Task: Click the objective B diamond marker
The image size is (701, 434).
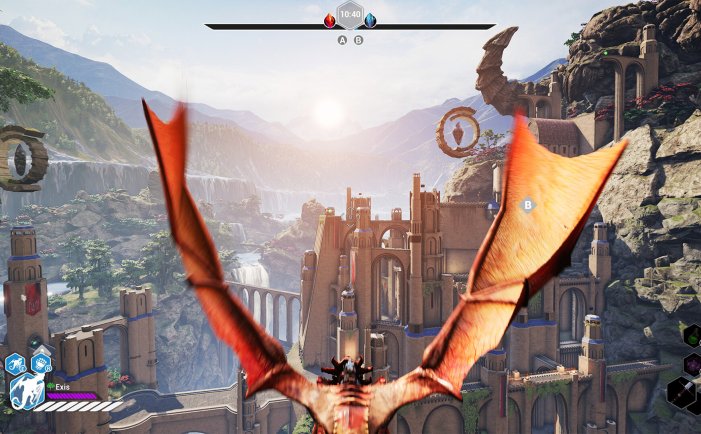Action: point(528,205)
